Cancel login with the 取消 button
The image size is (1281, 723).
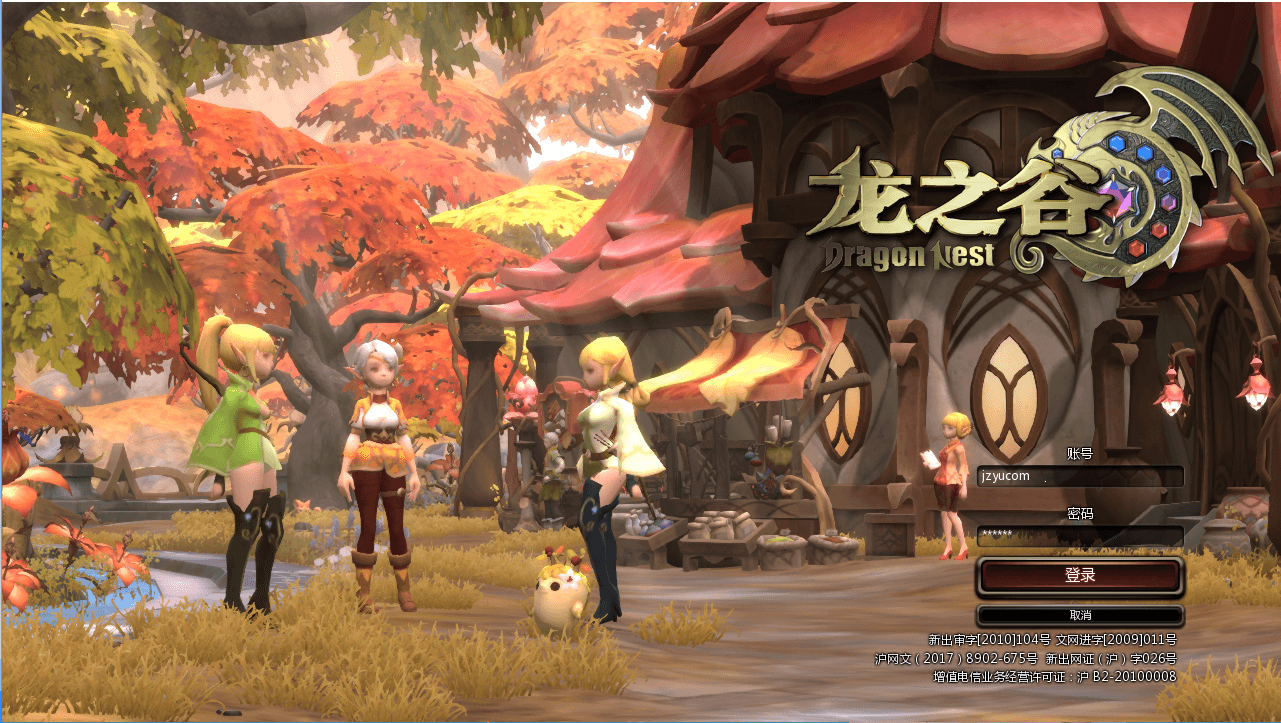[x=1080, y=615]
